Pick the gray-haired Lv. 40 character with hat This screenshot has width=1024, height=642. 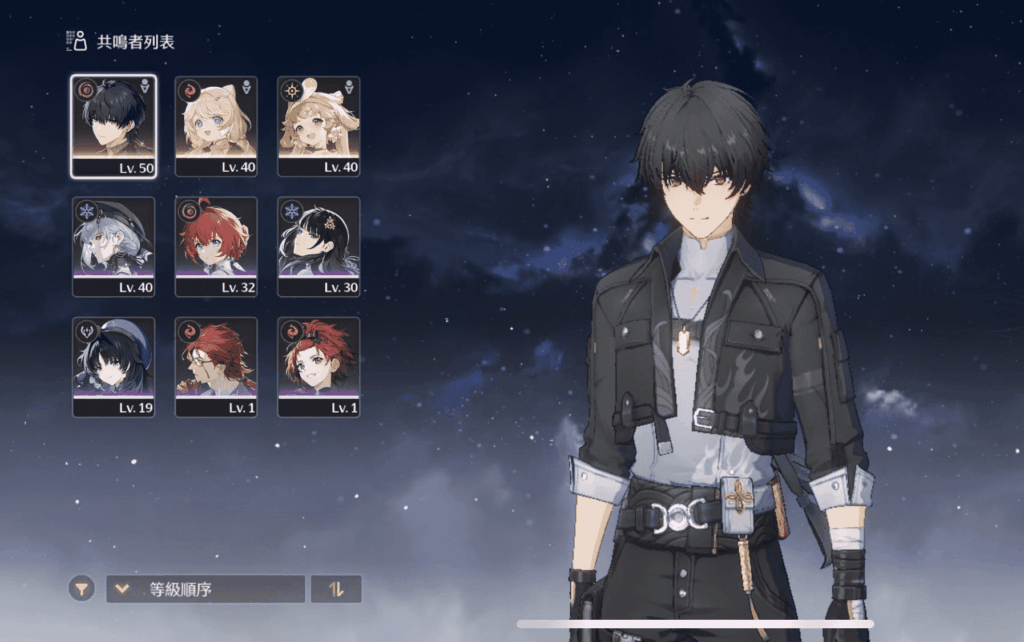click(113, 246)
